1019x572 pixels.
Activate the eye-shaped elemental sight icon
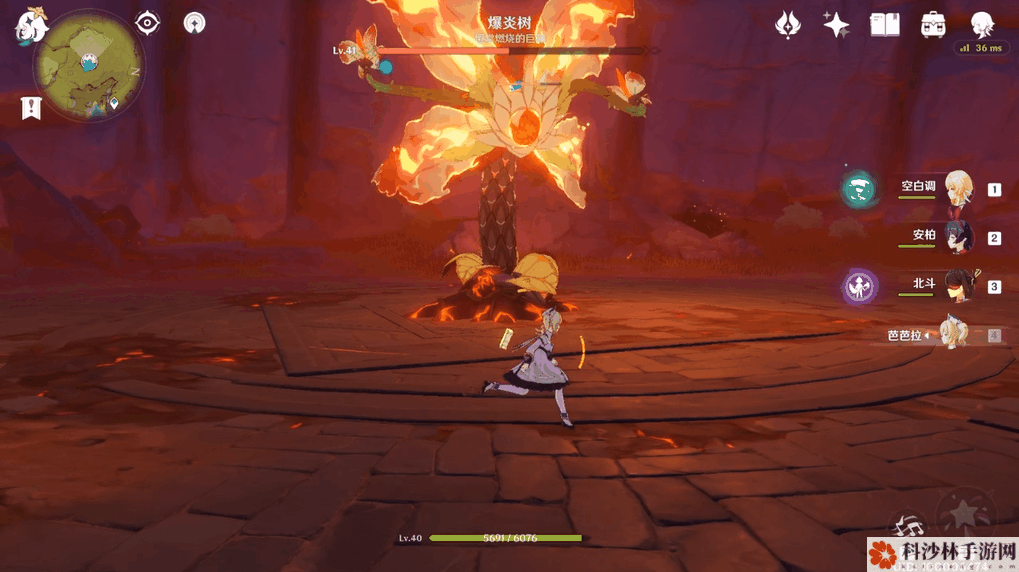click(x=148, y=22)
